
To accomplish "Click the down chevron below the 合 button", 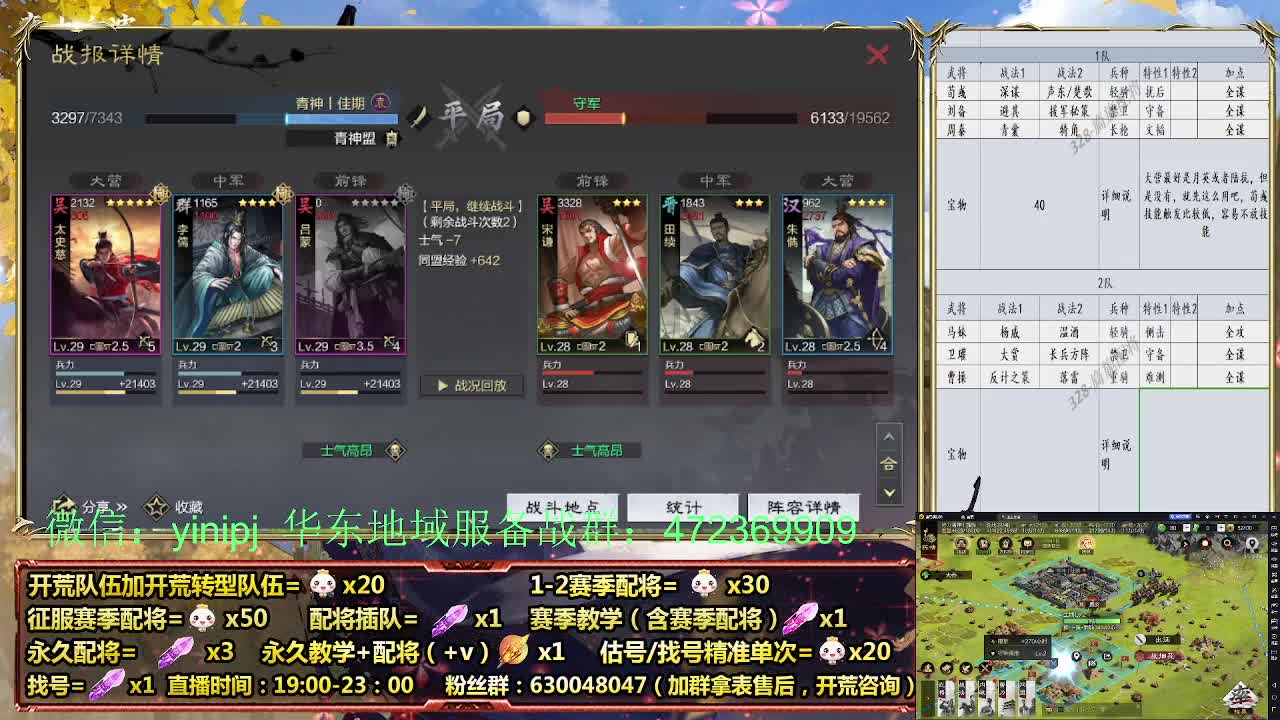I will 888,490.
